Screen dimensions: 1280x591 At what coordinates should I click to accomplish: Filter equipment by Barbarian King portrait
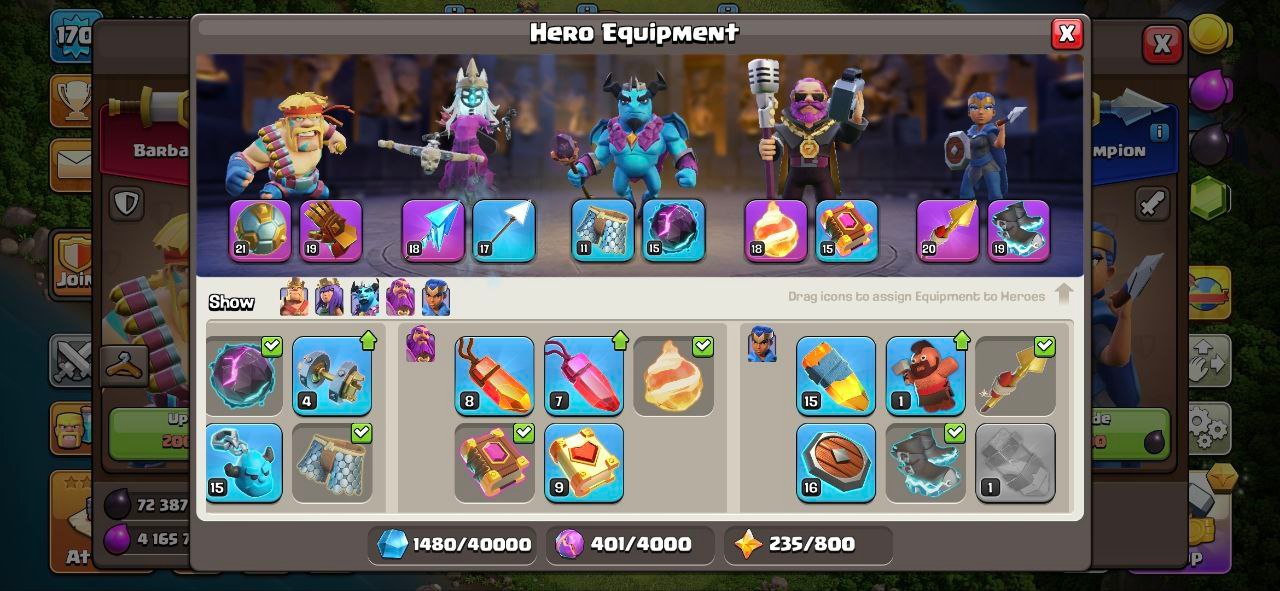click(294, 298)
